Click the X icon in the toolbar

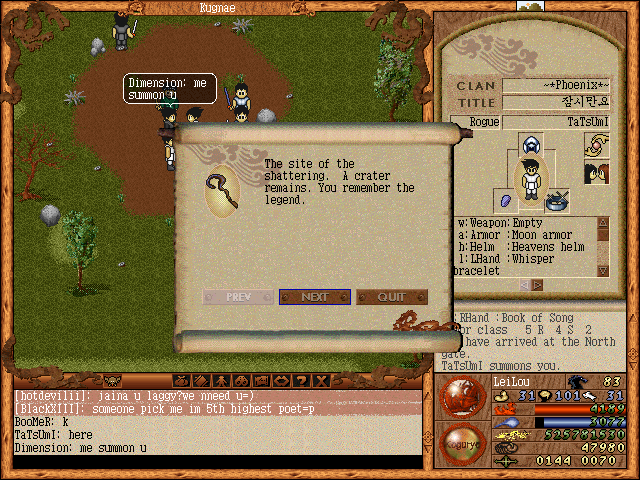tap(321, 380)
